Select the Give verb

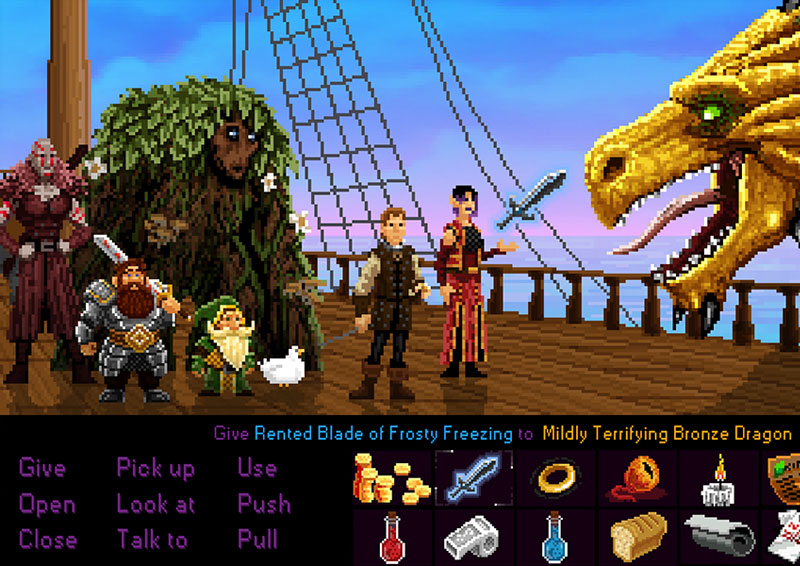[x=42, y=468]
